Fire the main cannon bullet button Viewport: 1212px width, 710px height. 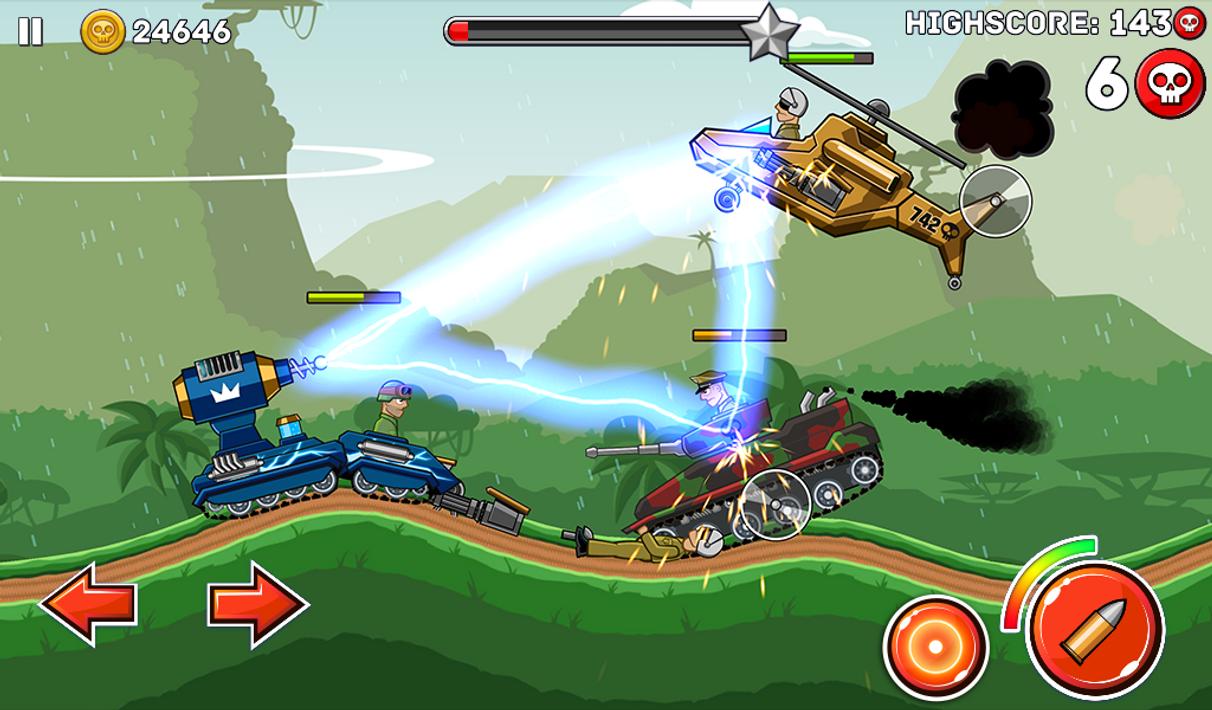click(x=1094, y=629)
